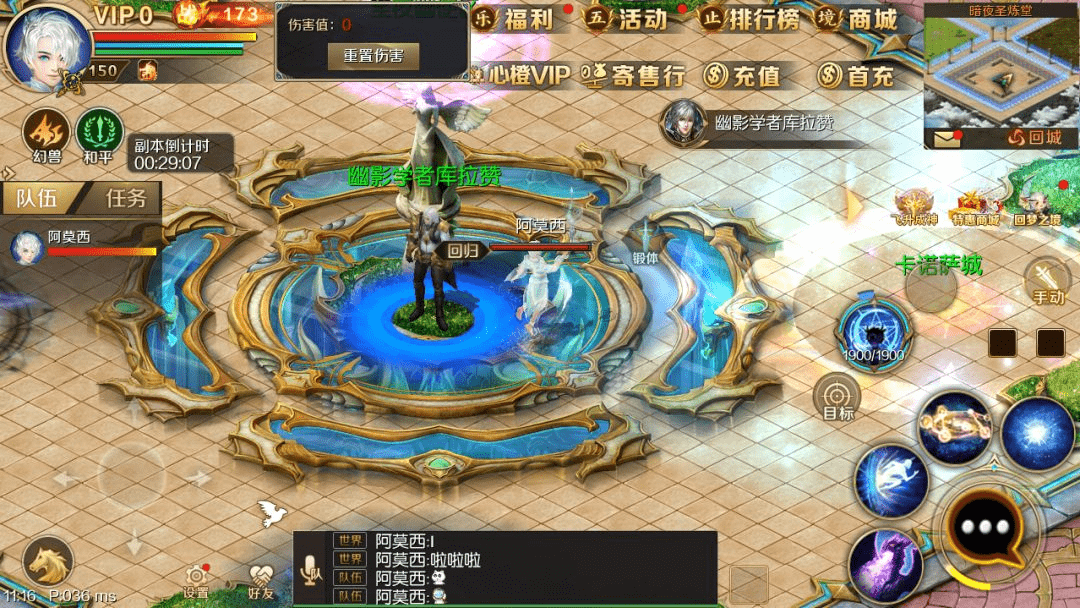
Task: Click the 目标 target selection button
Action: click(x=837, y=397)
